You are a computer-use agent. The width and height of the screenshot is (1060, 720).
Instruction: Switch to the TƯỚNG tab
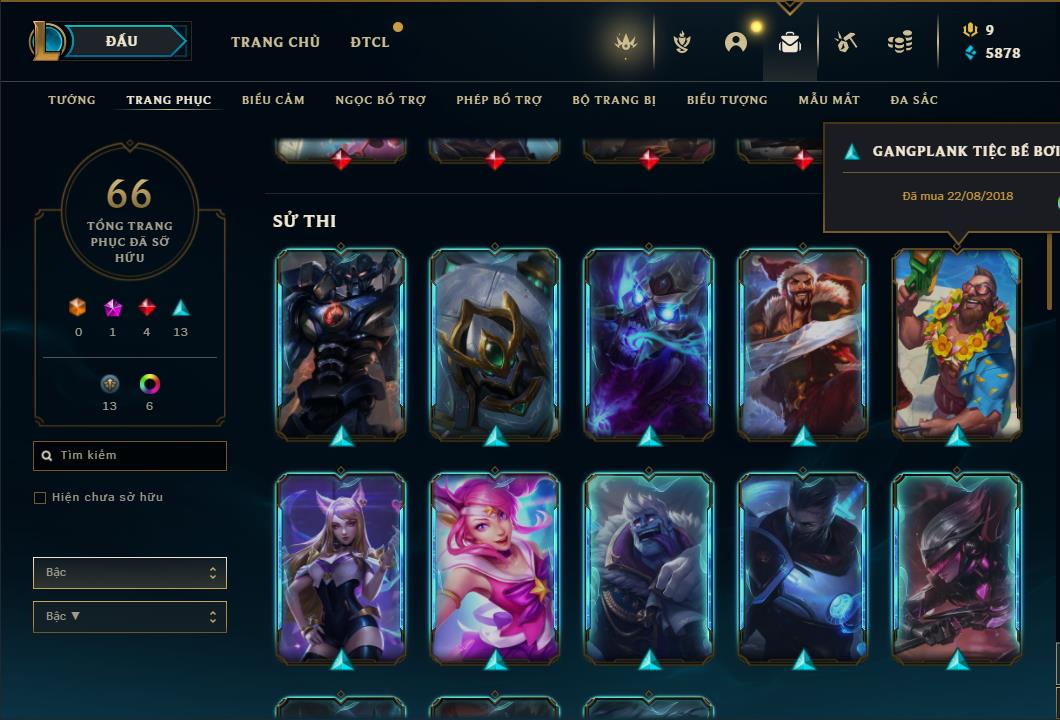point(72,100)
